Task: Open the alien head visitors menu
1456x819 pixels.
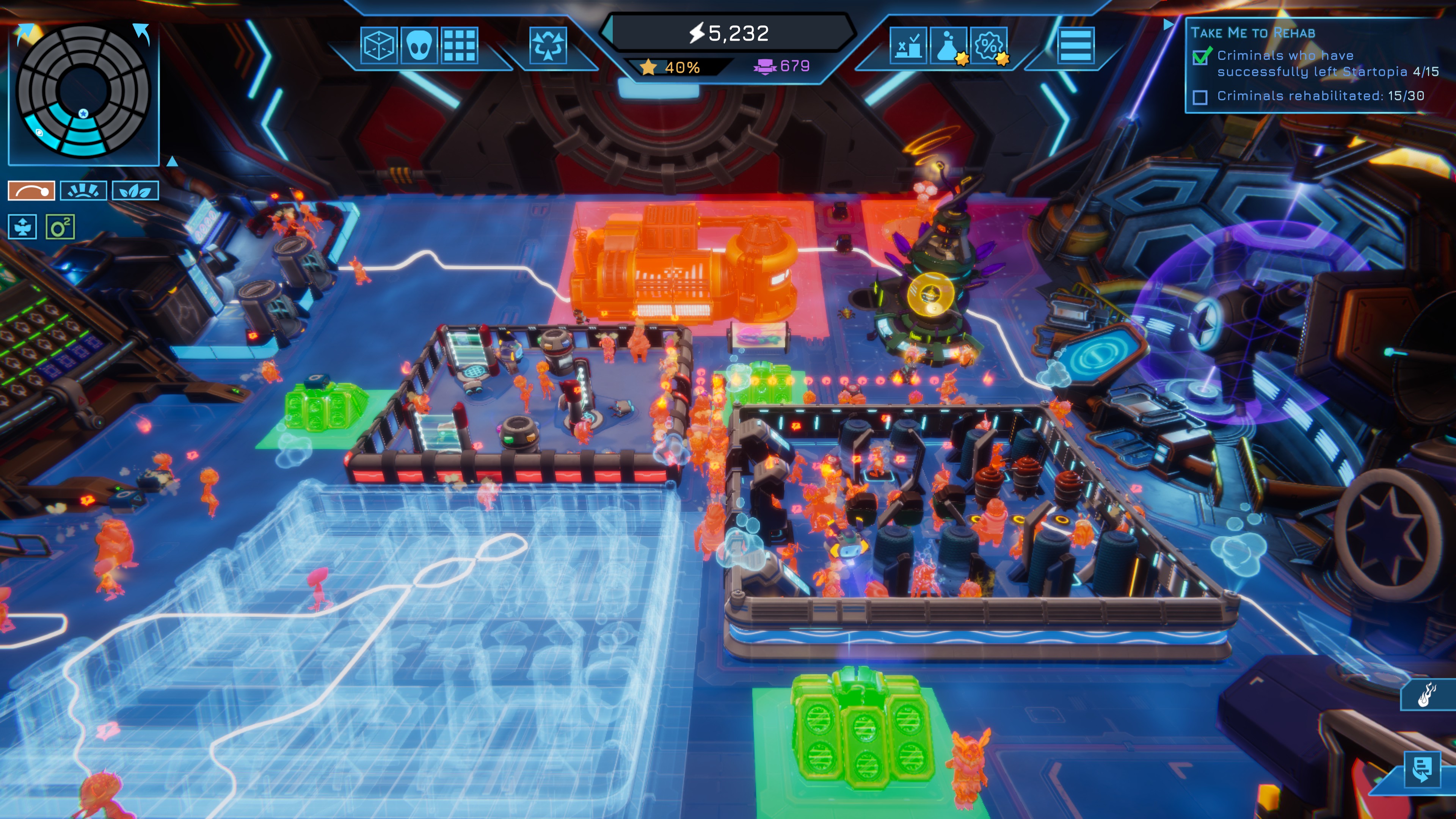Action: point(419,45)
